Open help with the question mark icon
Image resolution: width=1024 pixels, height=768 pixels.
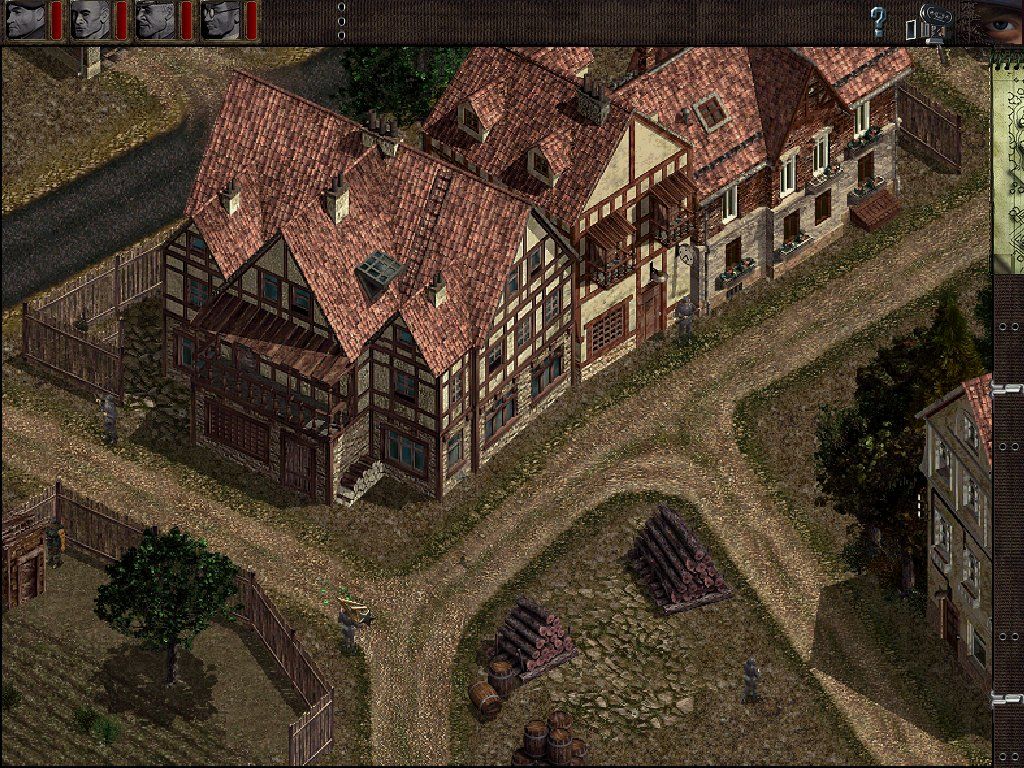[x=878, y=21]
